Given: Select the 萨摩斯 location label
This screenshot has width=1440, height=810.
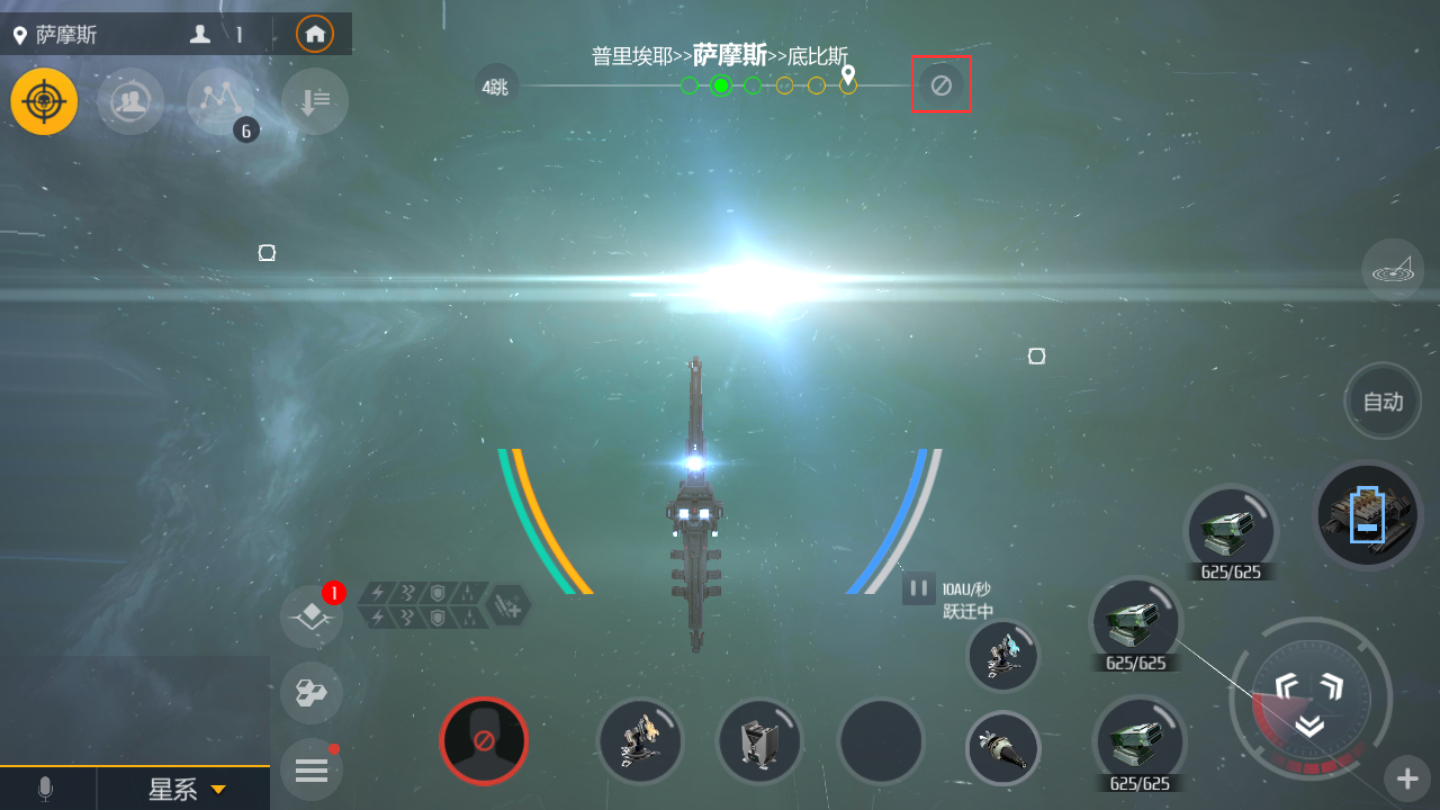Looking at the screenshot, I should (66, 35).
